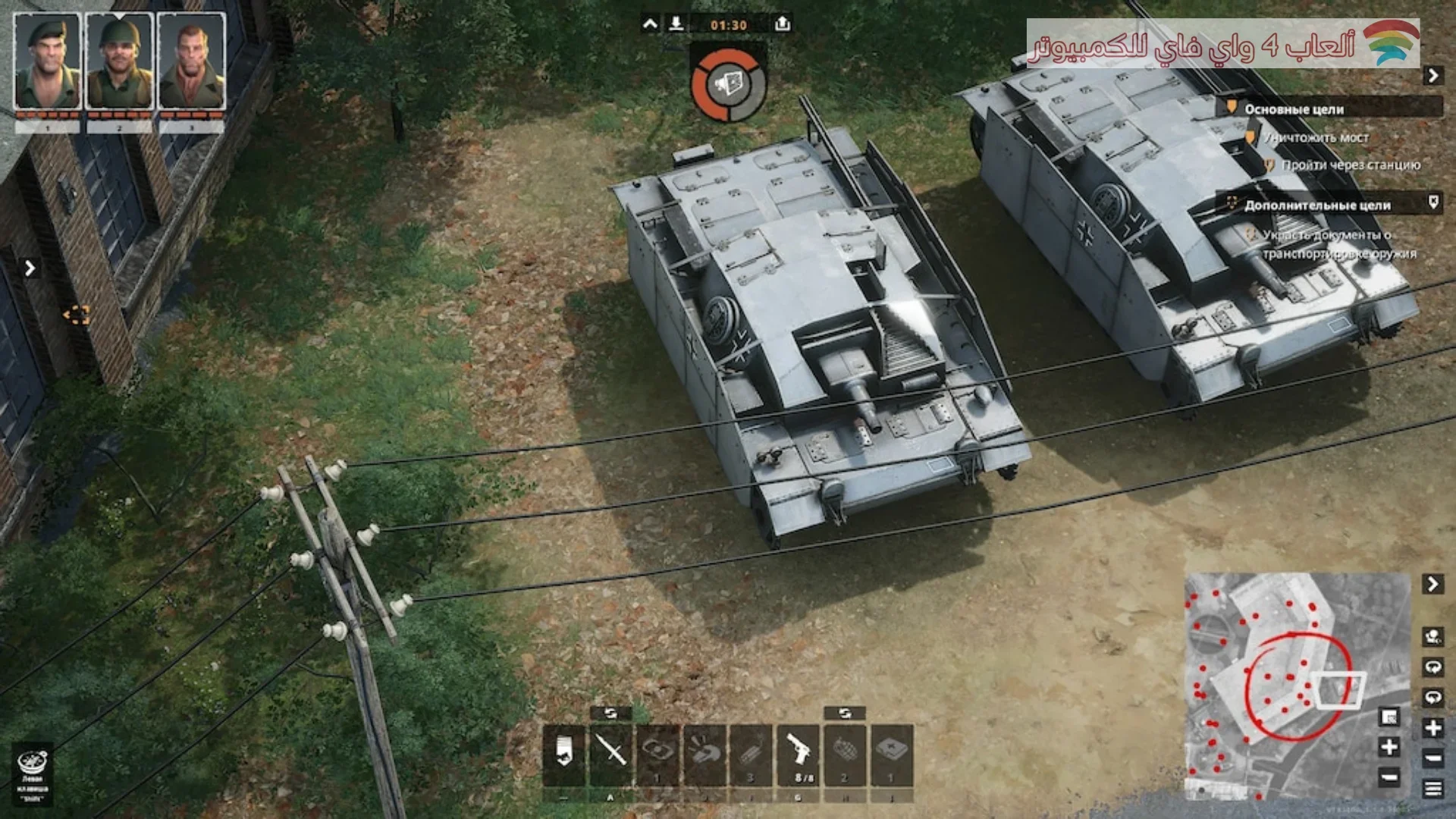
Task: Equip the combat knife slot
Action: tap(610, 753)
